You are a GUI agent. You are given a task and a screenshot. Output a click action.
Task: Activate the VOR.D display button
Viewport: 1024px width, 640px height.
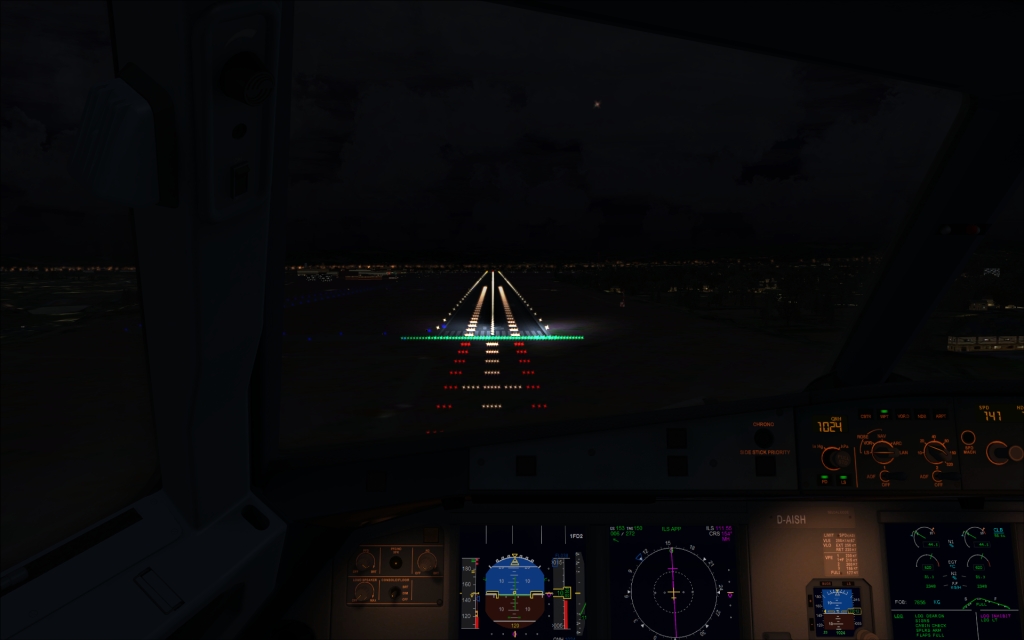(x=904, y=416)
